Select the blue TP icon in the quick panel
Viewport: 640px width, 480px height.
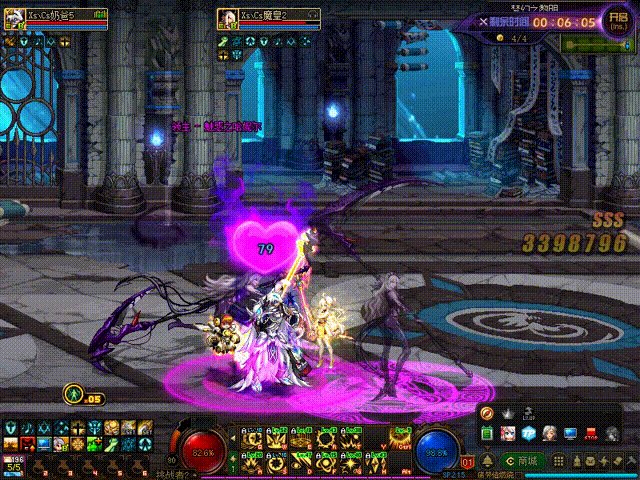[527, 433]
